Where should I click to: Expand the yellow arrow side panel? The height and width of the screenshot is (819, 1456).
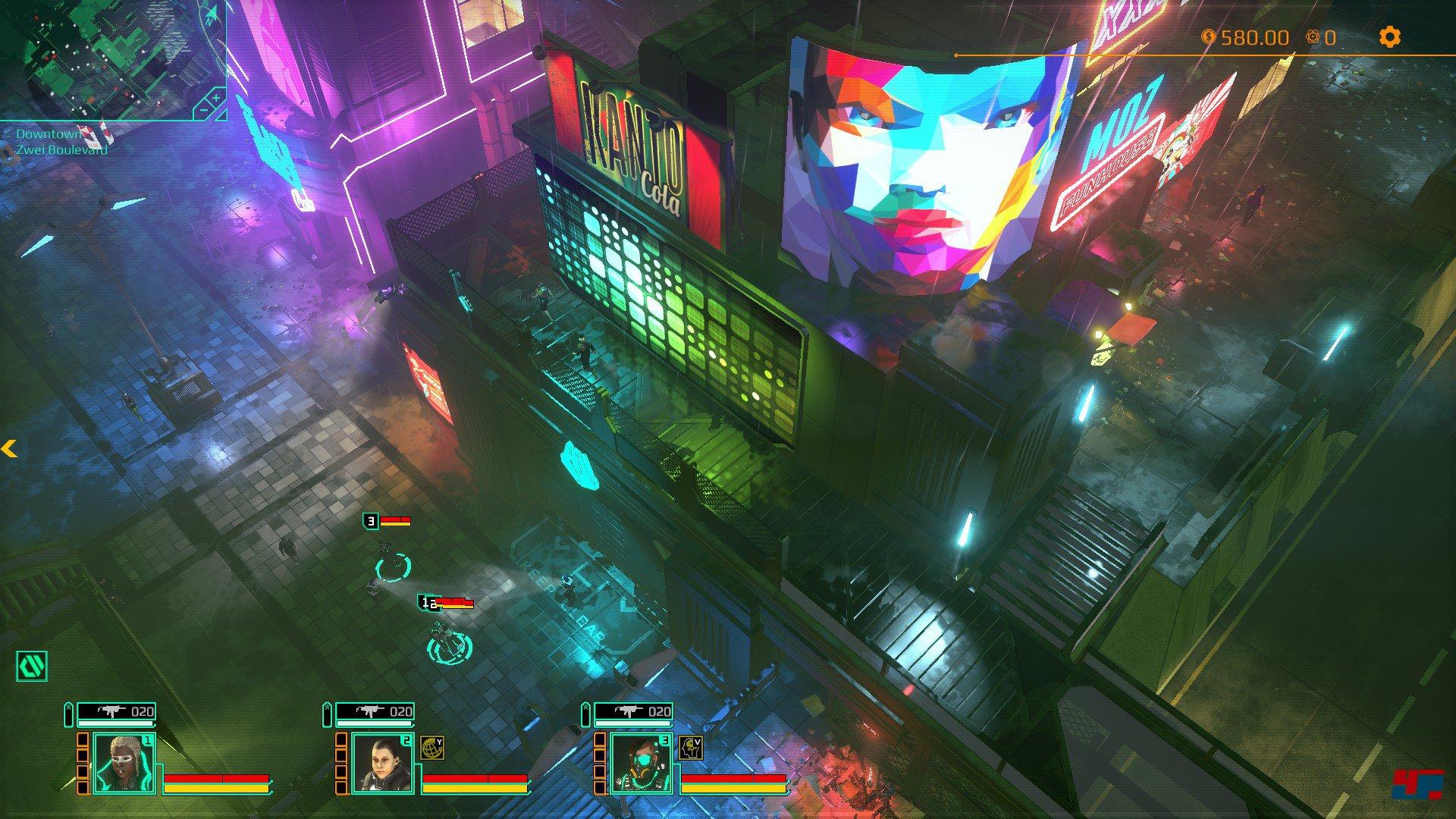pyautogui.click(x=9, y=449)
